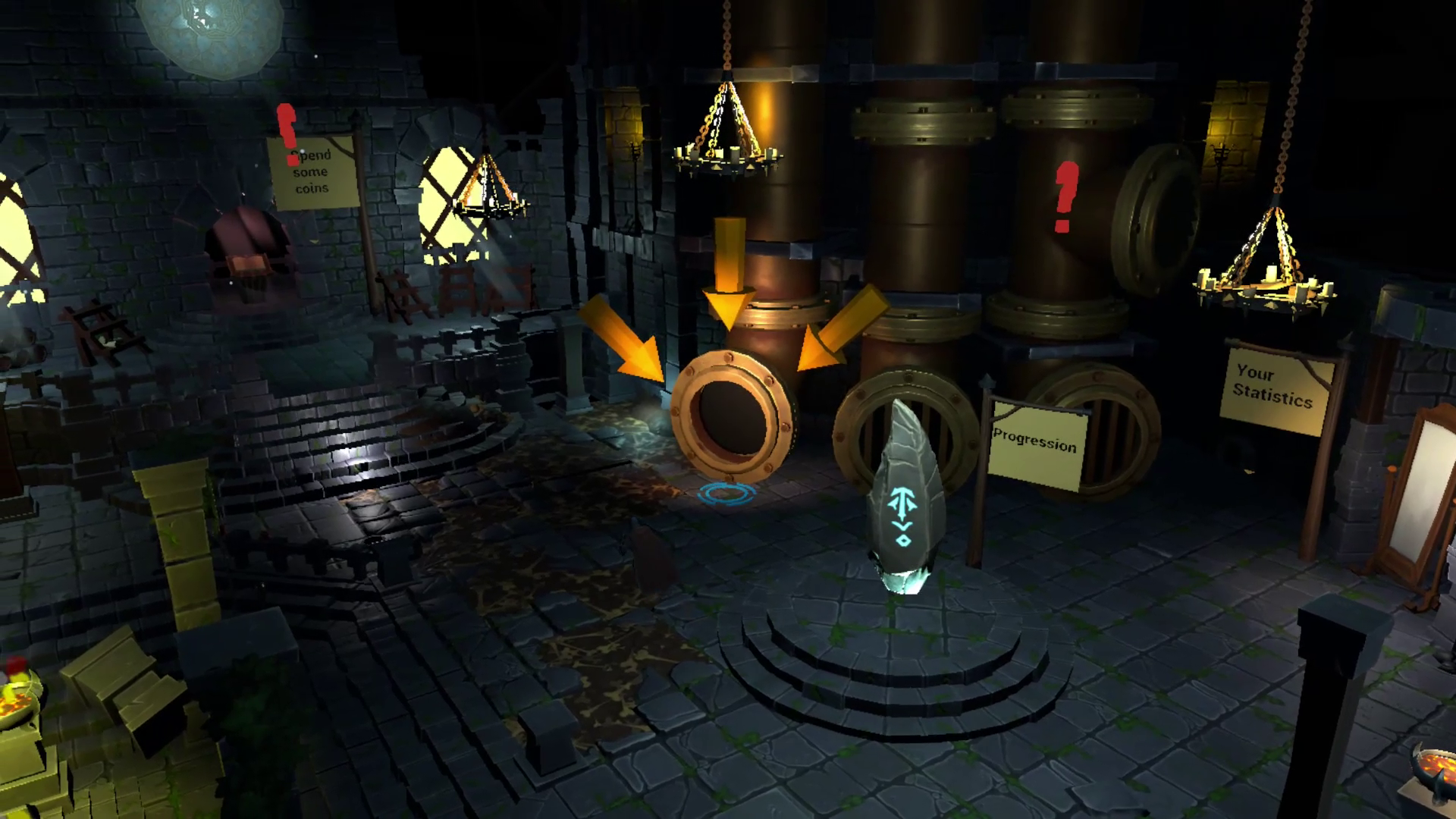
Task: Click the blue teleport ring on the floor
Action: pos(726,494)
